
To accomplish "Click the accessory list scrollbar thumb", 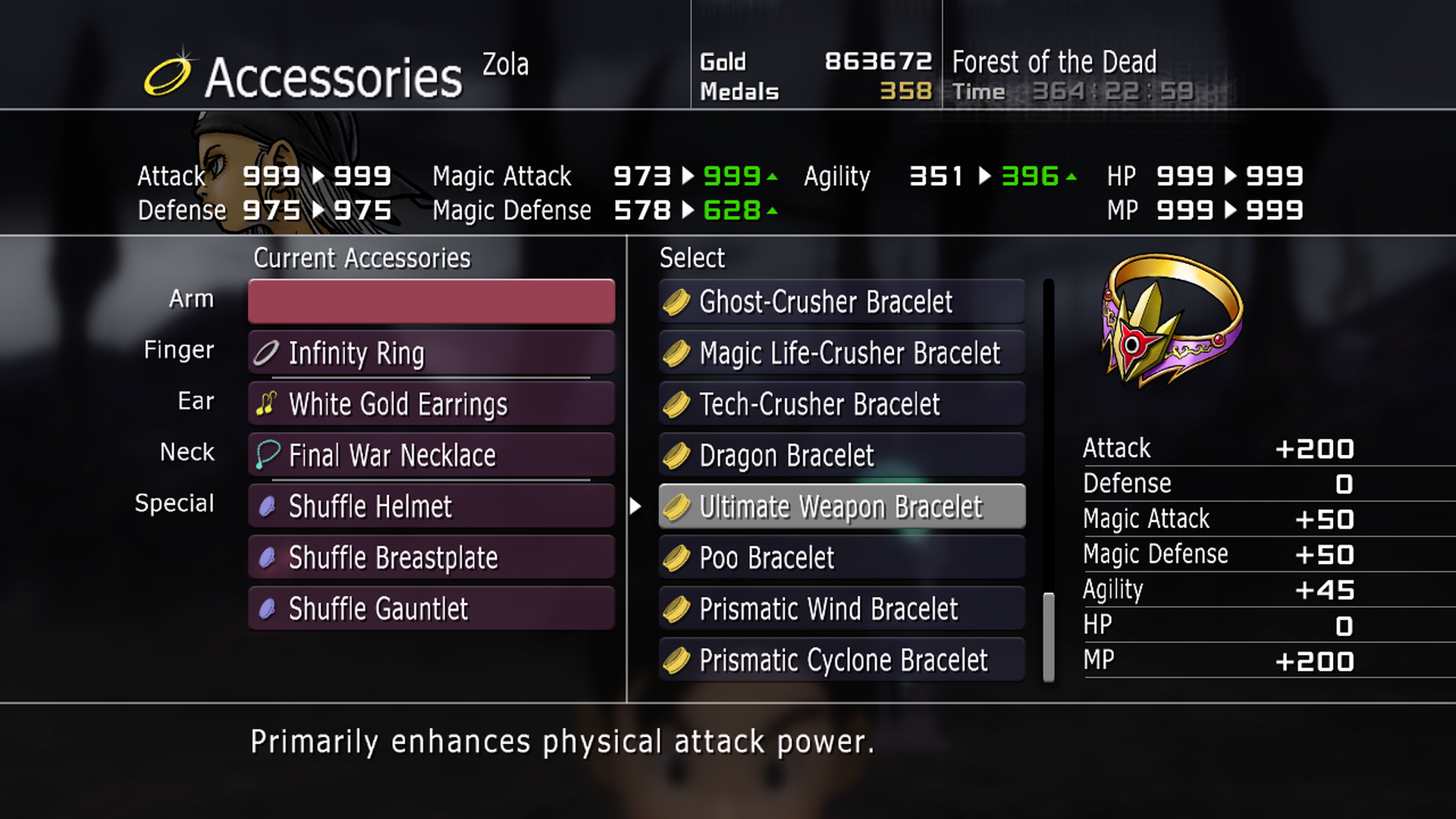I will pyautogui.click(x=1049, y=637).
